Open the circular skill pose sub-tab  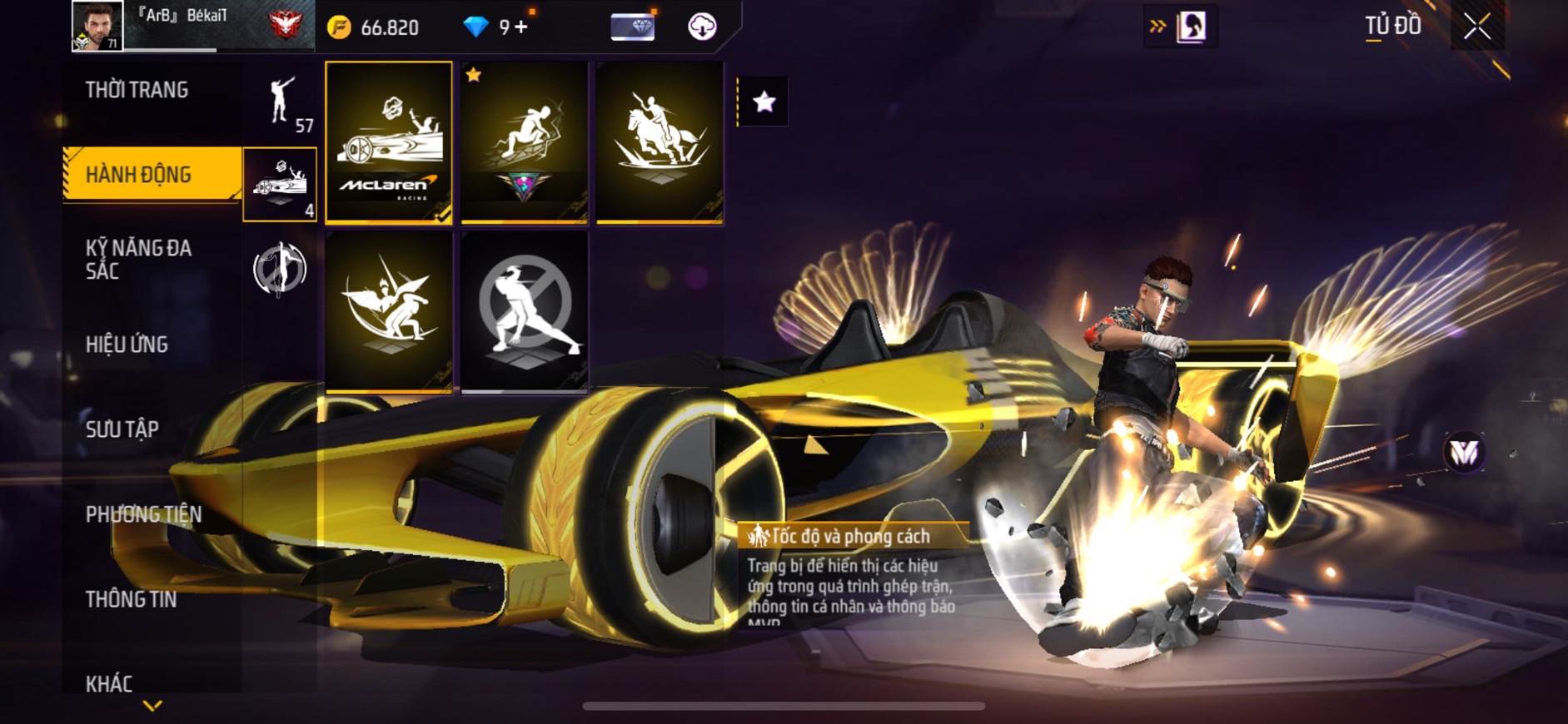[x=280, y=269]
